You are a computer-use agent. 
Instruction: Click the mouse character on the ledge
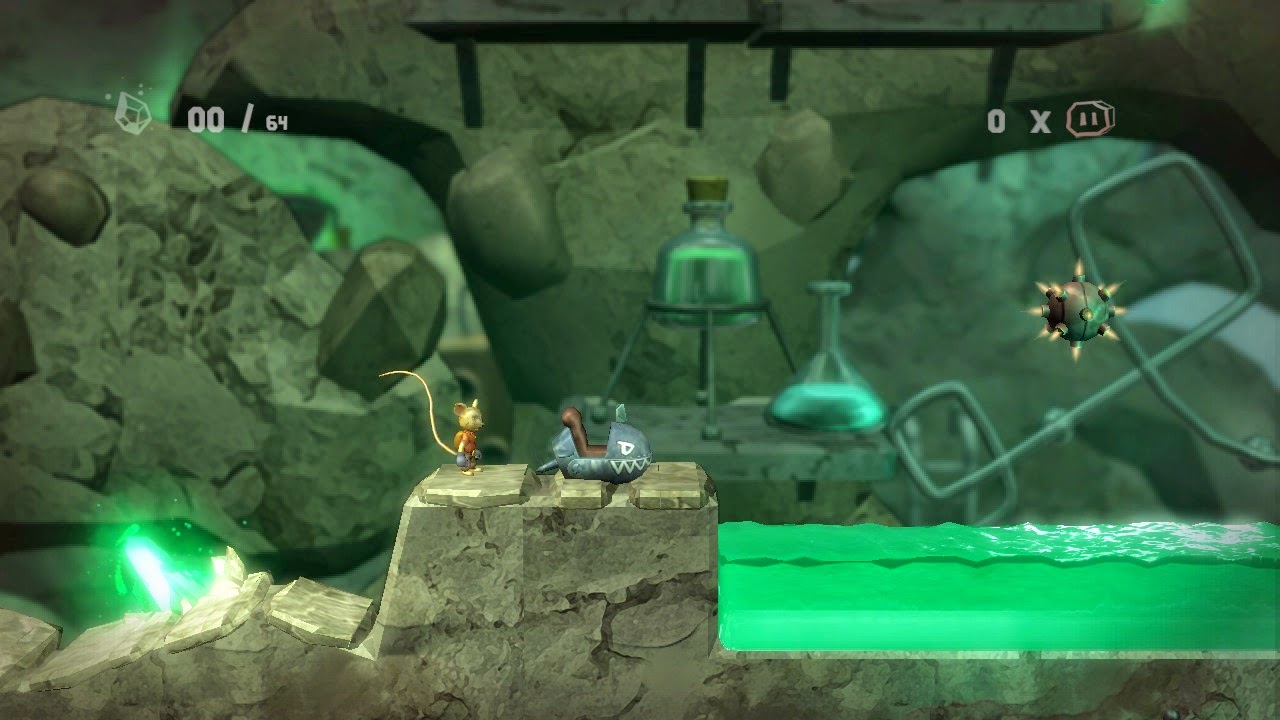470,435
